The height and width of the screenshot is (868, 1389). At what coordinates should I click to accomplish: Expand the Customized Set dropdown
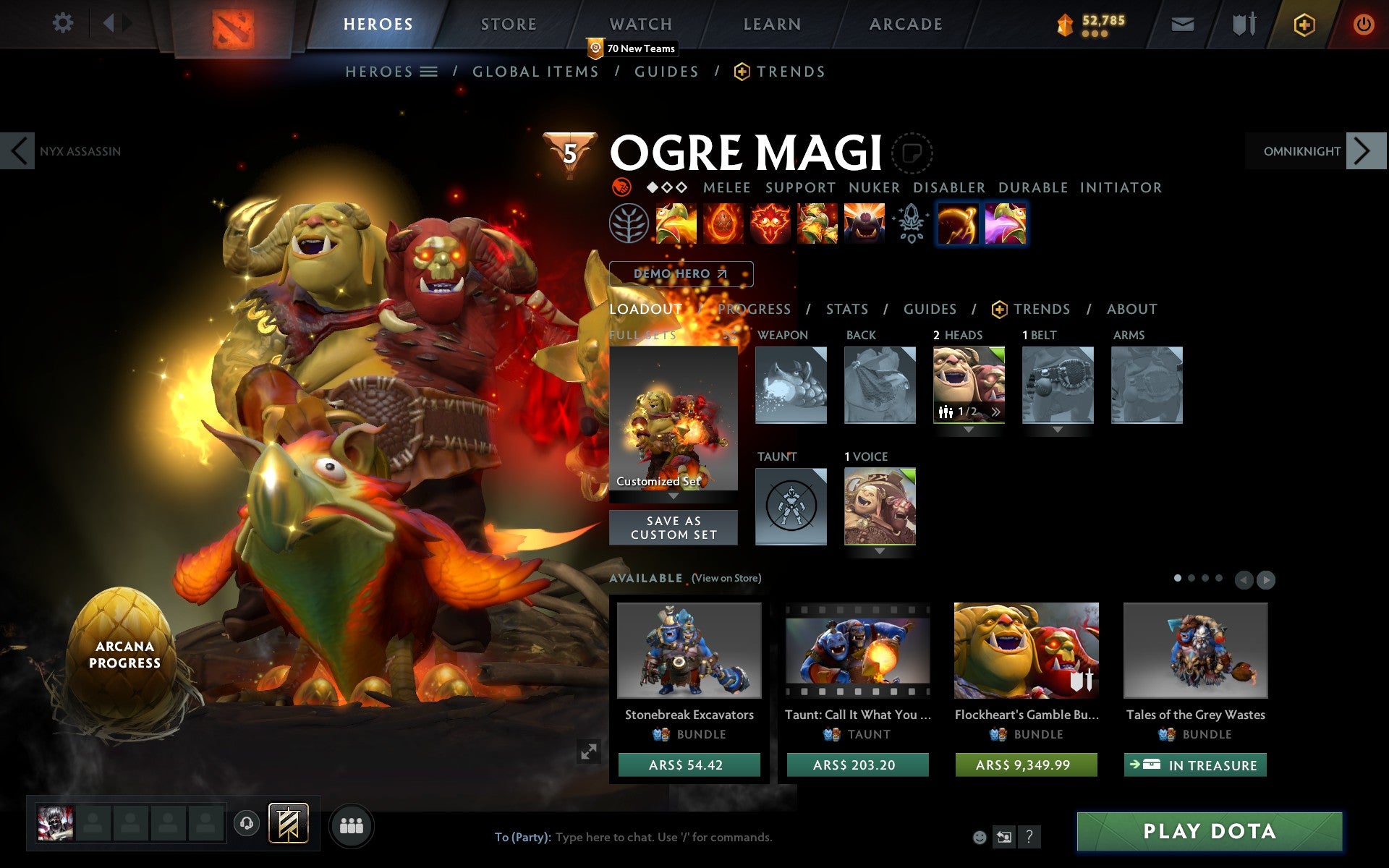click(673, 497)
